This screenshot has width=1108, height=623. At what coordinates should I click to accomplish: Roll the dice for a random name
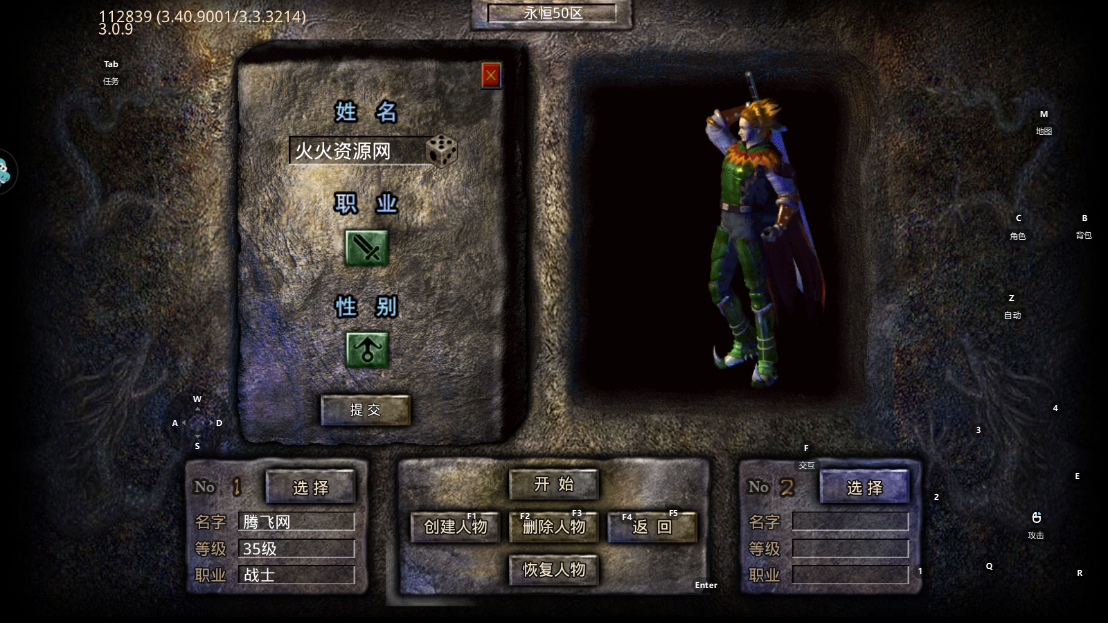442,151
